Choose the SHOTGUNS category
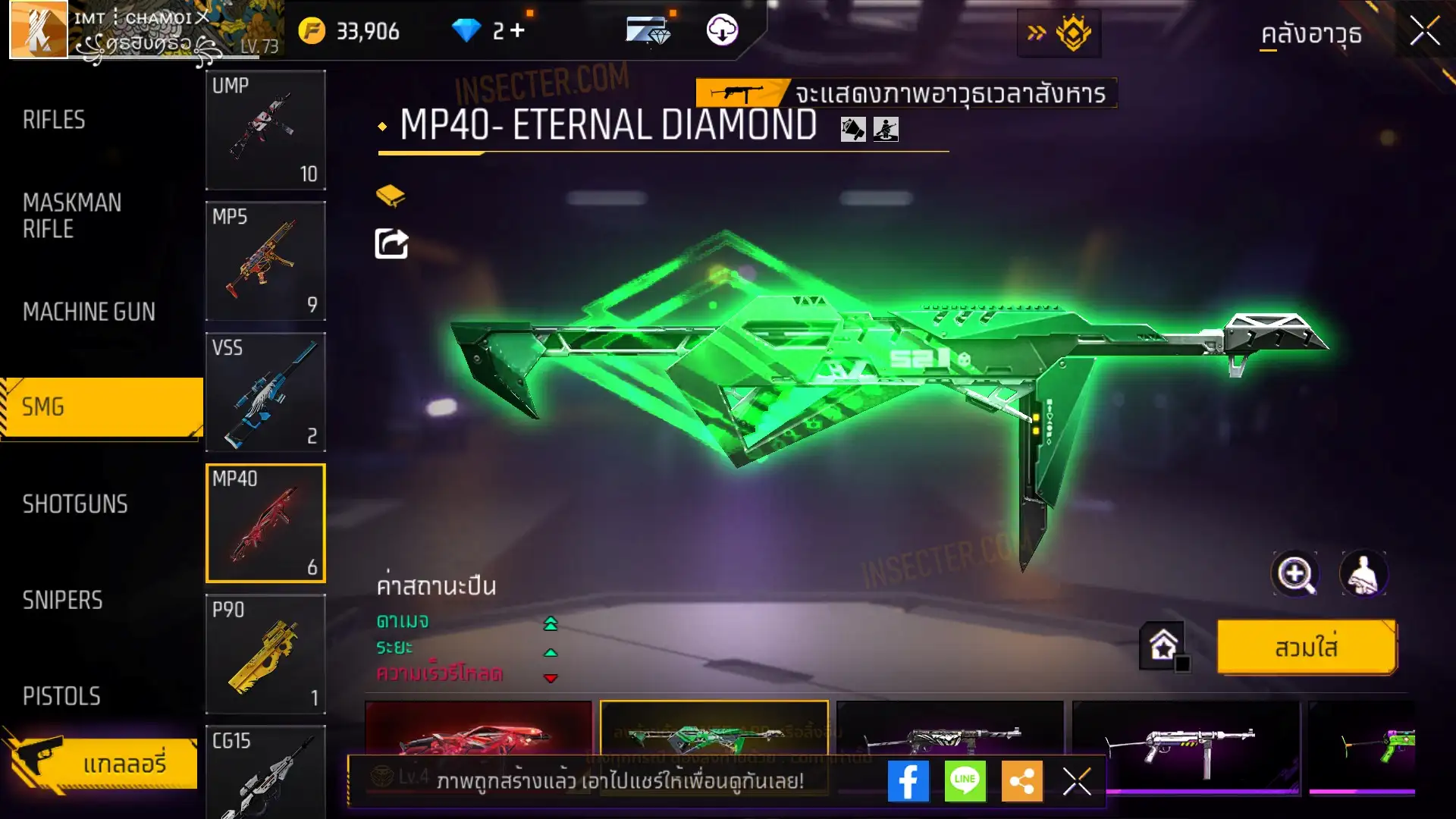The height and width of the screenshot is (819, 1456). coord(75,504)
